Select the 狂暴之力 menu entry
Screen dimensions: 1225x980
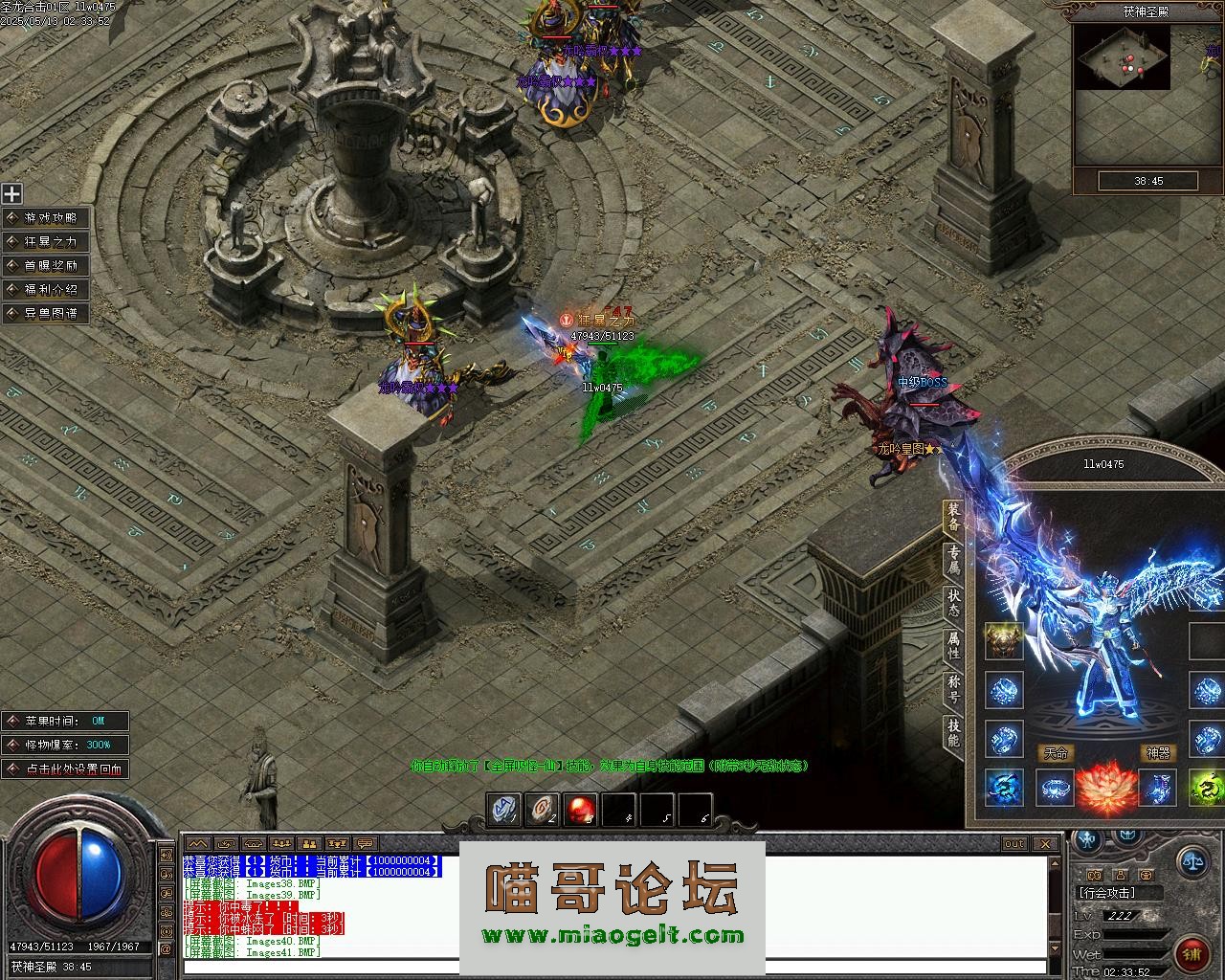pos(46,242)
